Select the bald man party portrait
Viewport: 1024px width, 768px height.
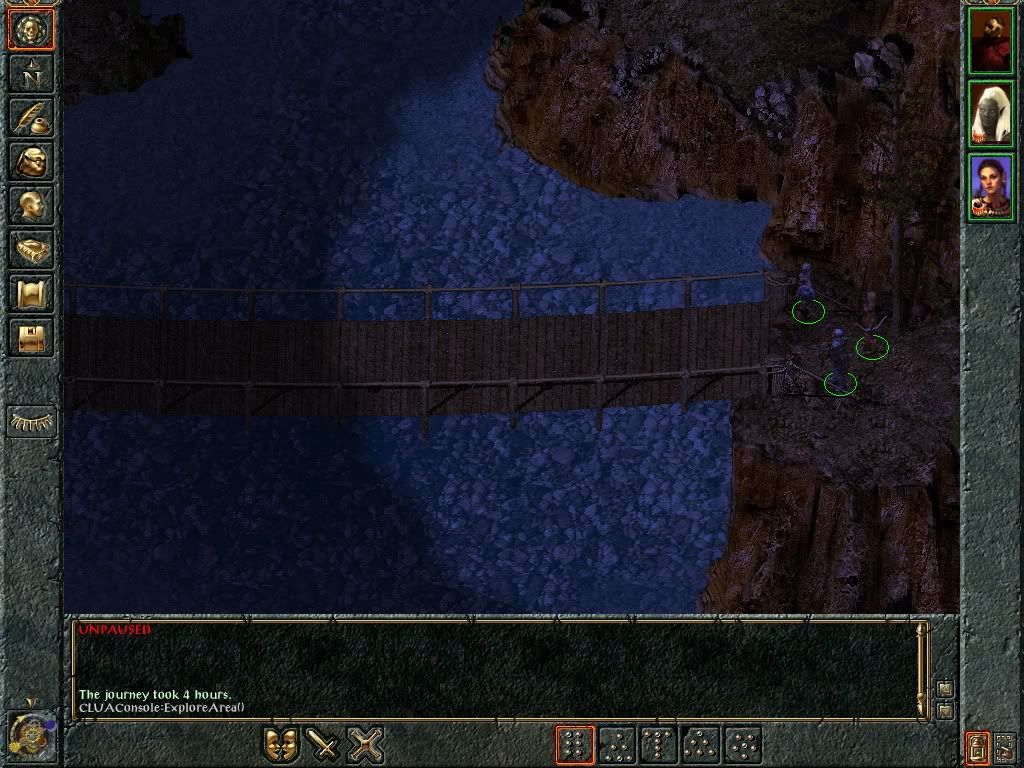pyautogui.click(x=990, y=41)
